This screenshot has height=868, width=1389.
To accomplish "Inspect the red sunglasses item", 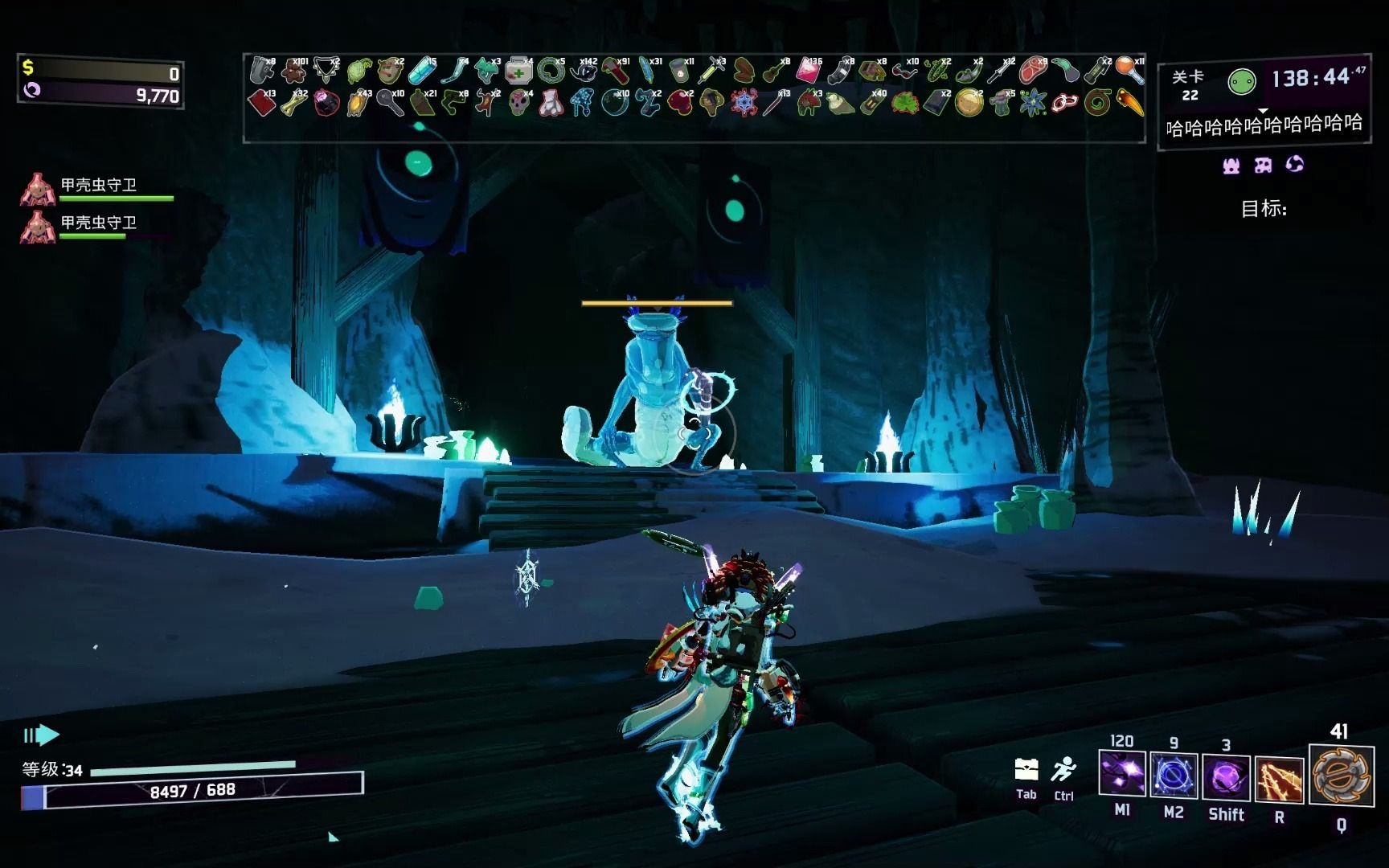I will pyautogui.click(x=904, y=72).
